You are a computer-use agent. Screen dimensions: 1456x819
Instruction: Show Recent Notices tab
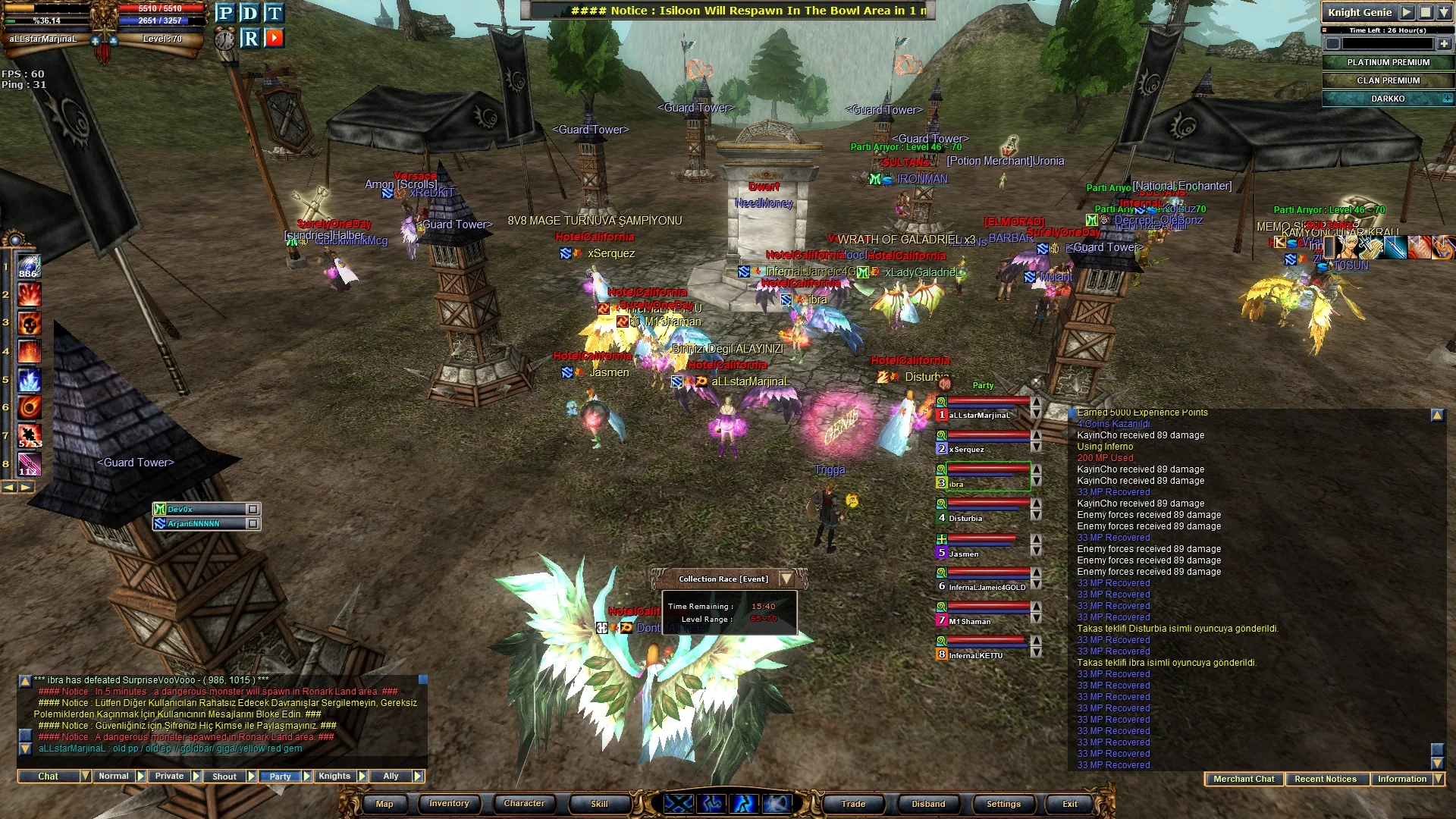[x=1326, y=779]
